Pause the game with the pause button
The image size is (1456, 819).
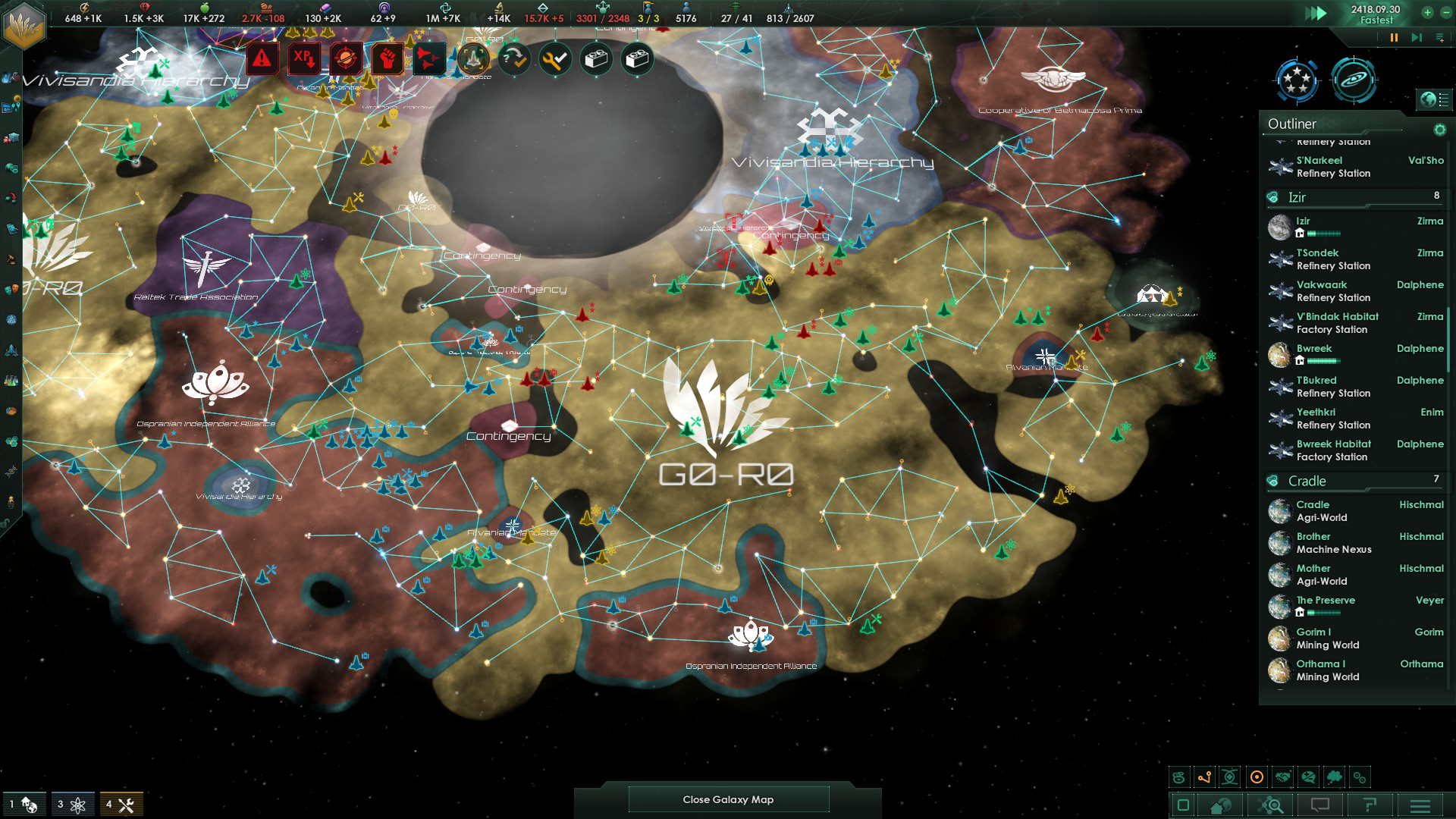click(1394, 37)
